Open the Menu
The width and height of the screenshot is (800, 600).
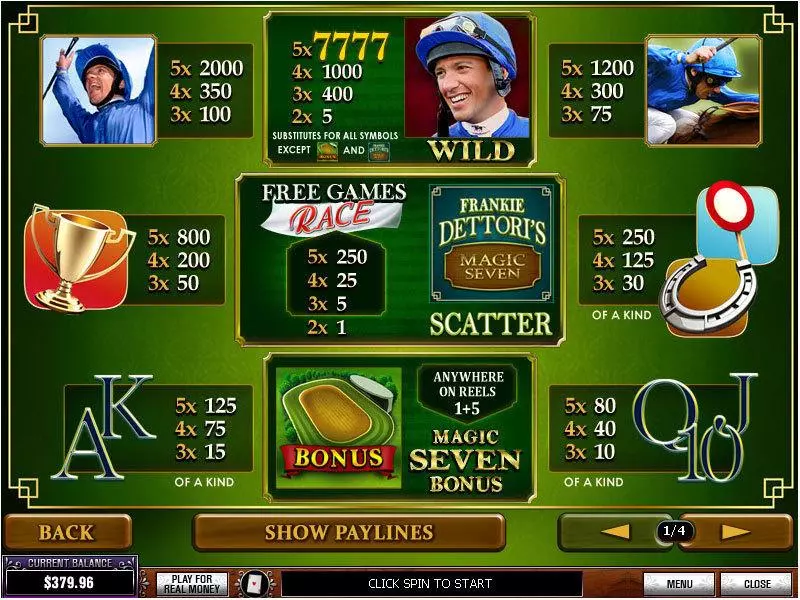[679, 583]
